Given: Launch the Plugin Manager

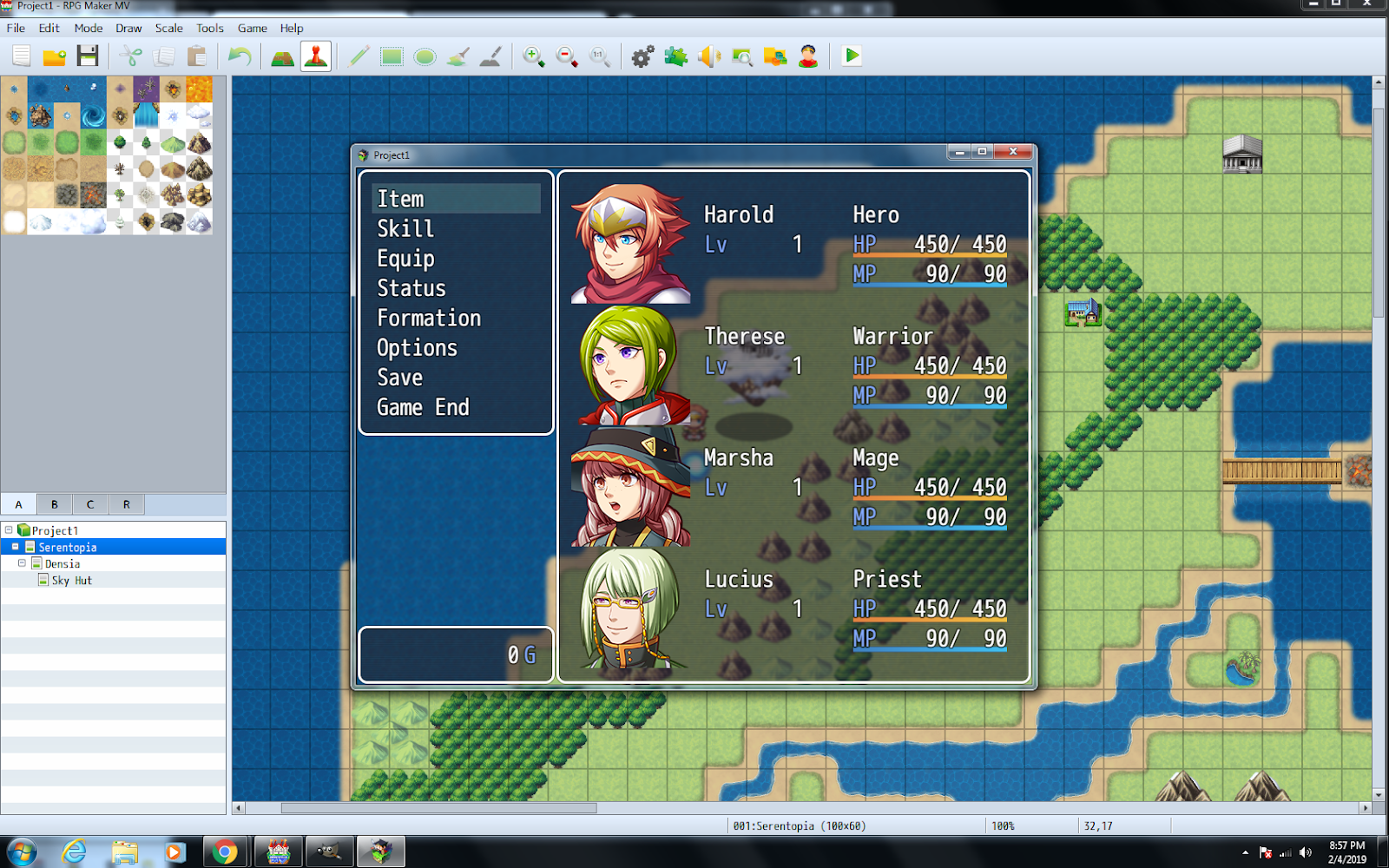Looking at the screenshot, I should point(674,56).
